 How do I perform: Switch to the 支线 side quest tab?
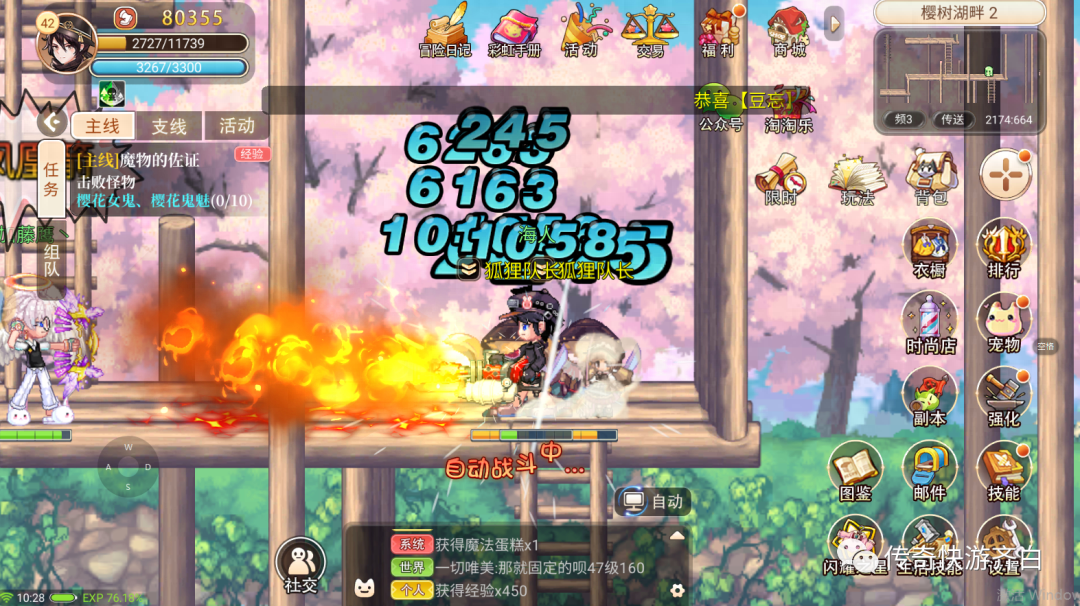(169, 126)
